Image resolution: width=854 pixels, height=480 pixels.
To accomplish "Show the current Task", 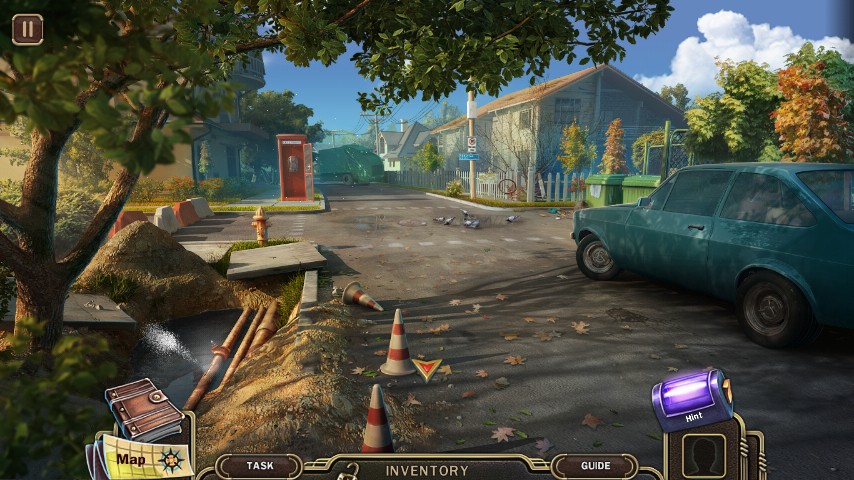I will (260, 466).
